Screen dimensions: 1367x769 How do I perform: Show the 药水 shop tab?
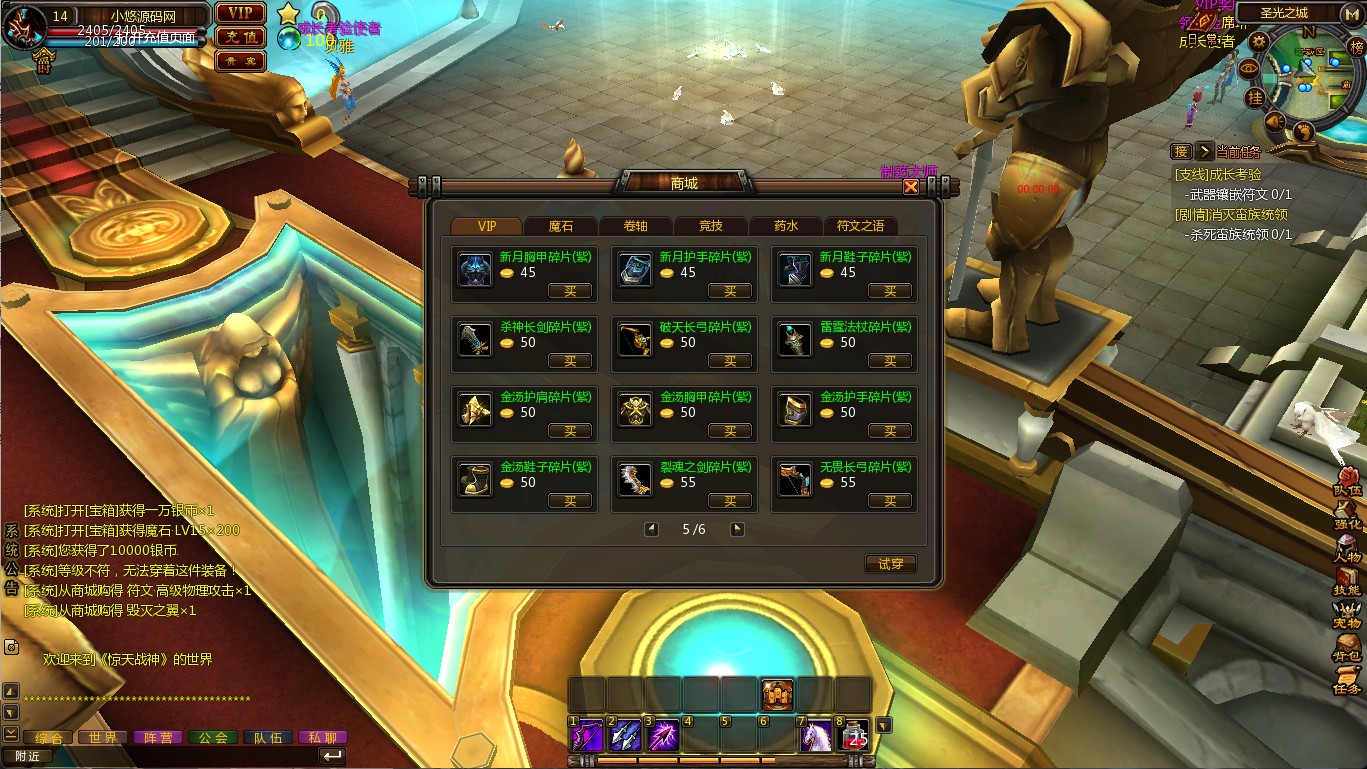[785, 226]
